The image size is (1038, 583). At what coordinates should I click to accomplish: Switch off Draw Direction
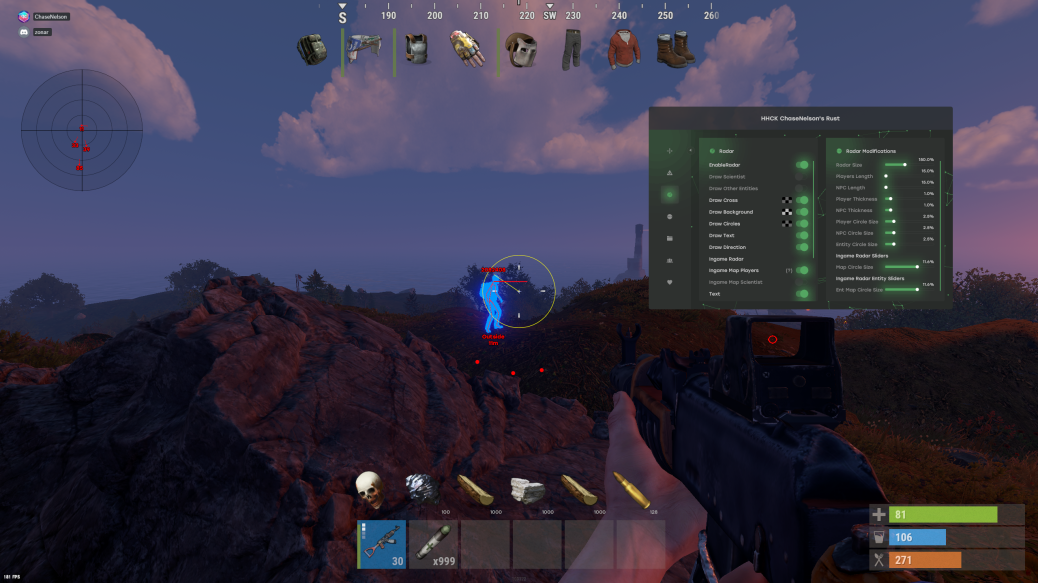coord(802,247)
